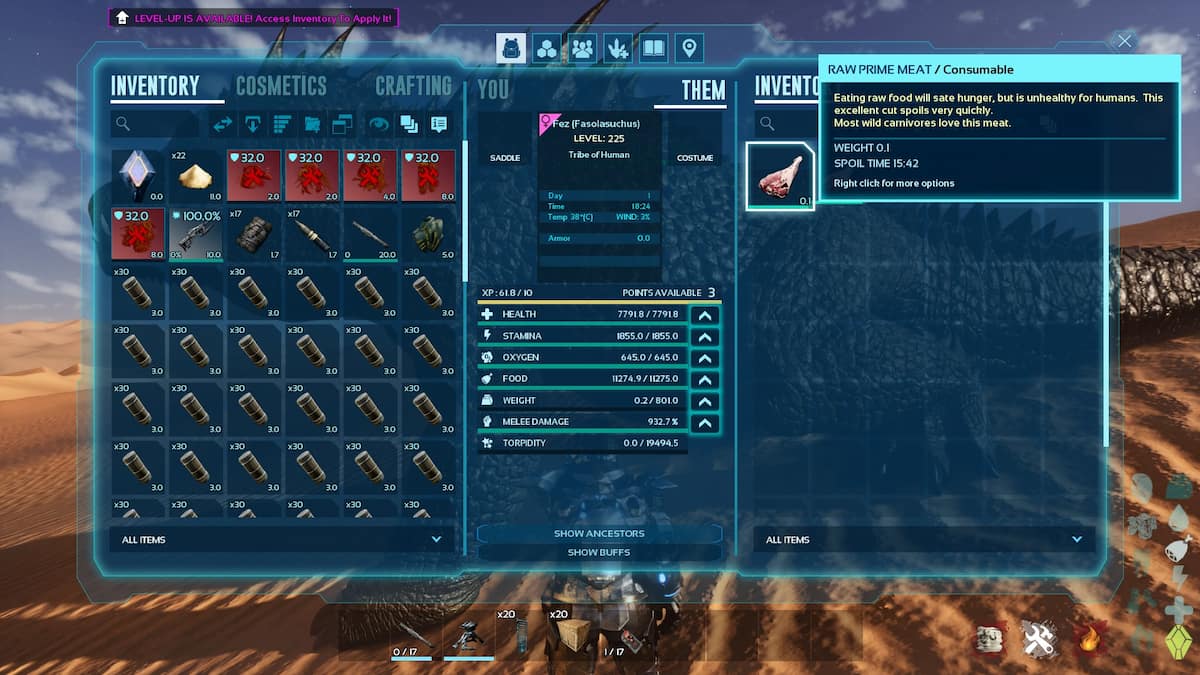The width and height of the screenshot is (1200, 675).
Task: Select the shotgun slot showing 100.0%
Action: (x=195, y=234)
